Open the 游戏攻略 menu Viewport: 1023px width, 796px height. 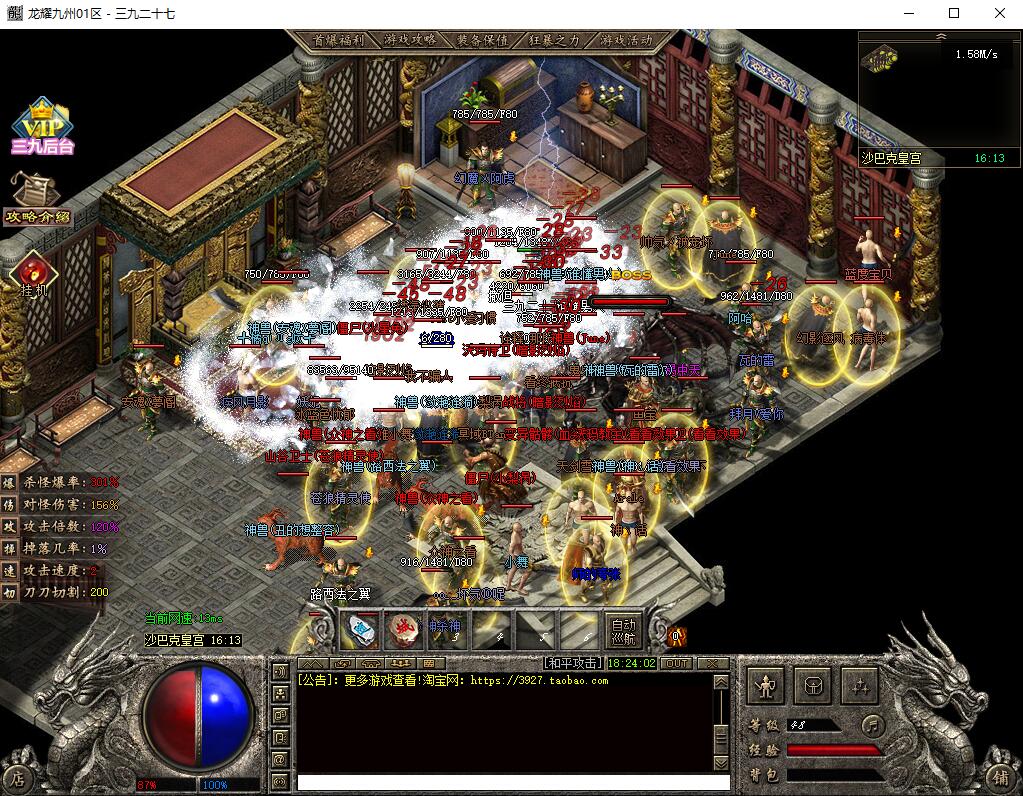coord(409,40)
